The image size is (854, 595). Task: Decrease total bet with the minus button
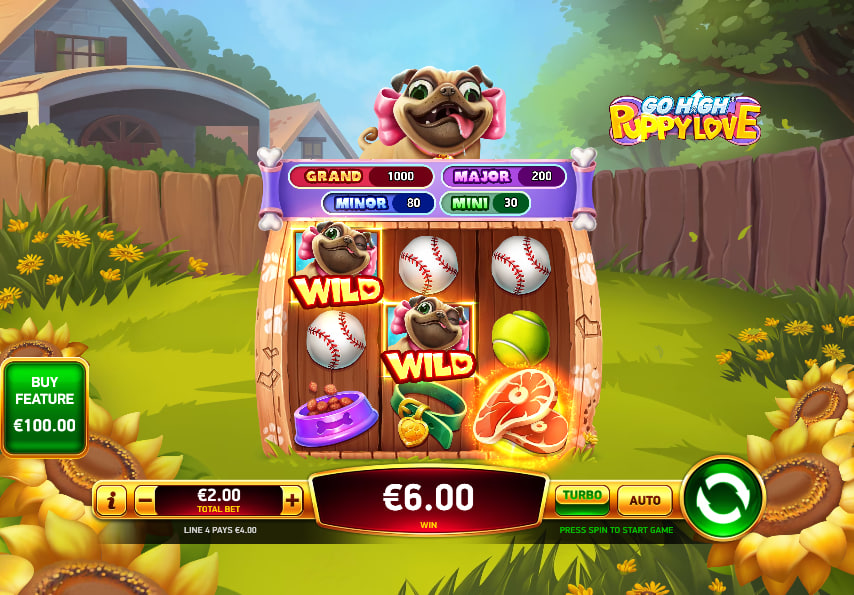[x=145, y=500]
